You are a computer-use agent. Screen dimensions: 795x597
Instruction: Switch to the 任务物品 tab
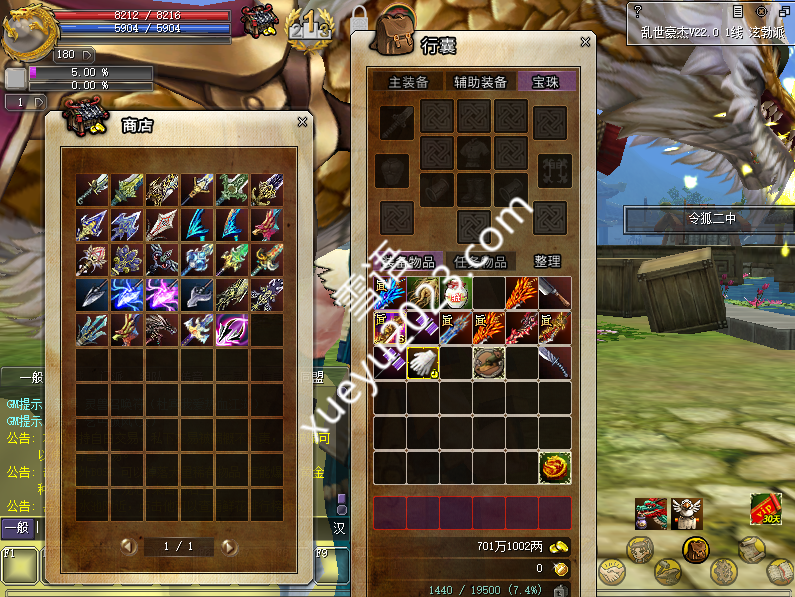tap(480, 261)
